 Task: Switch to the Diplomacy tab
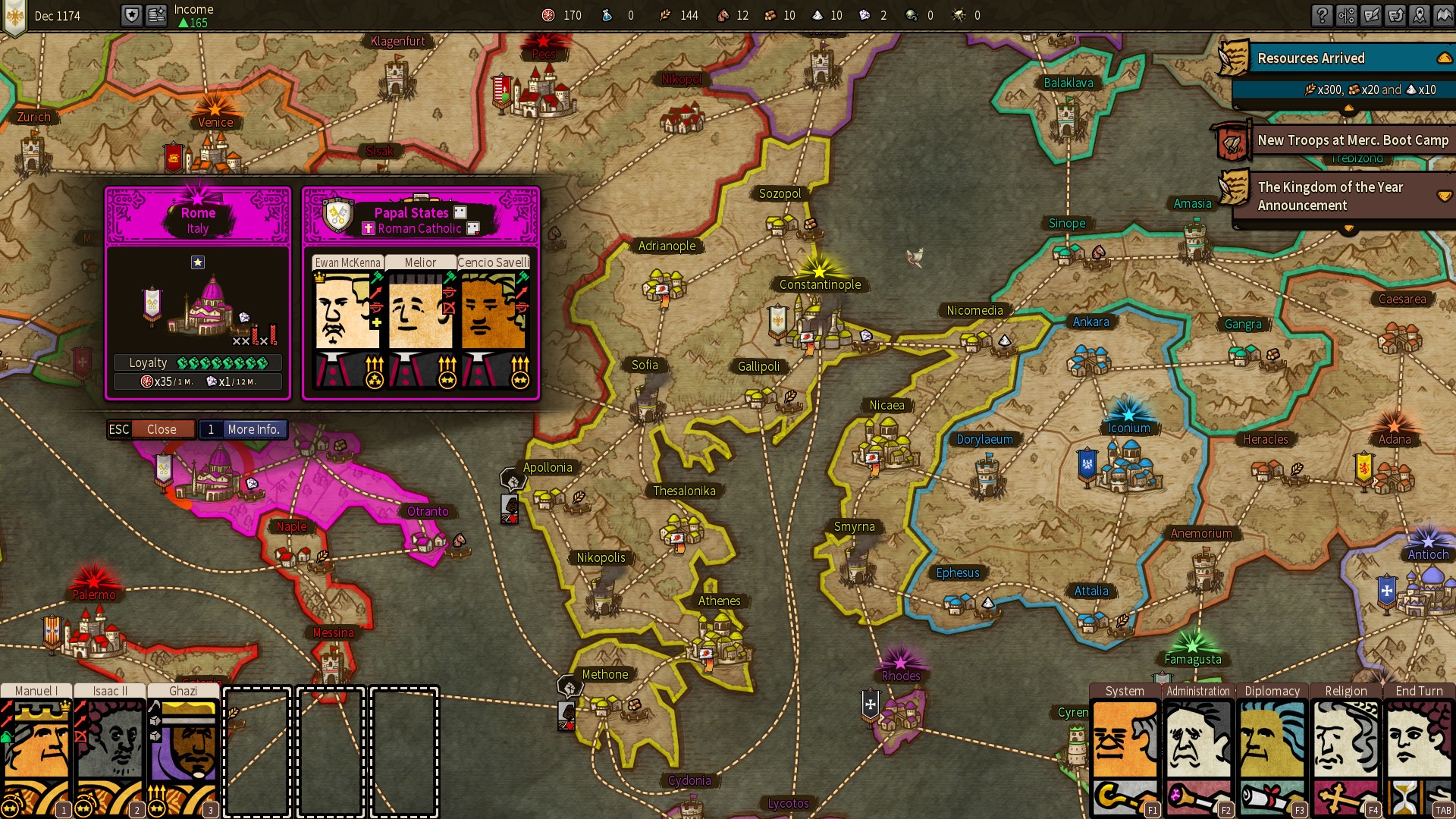pyautogui.click(x=1272, y=691)
